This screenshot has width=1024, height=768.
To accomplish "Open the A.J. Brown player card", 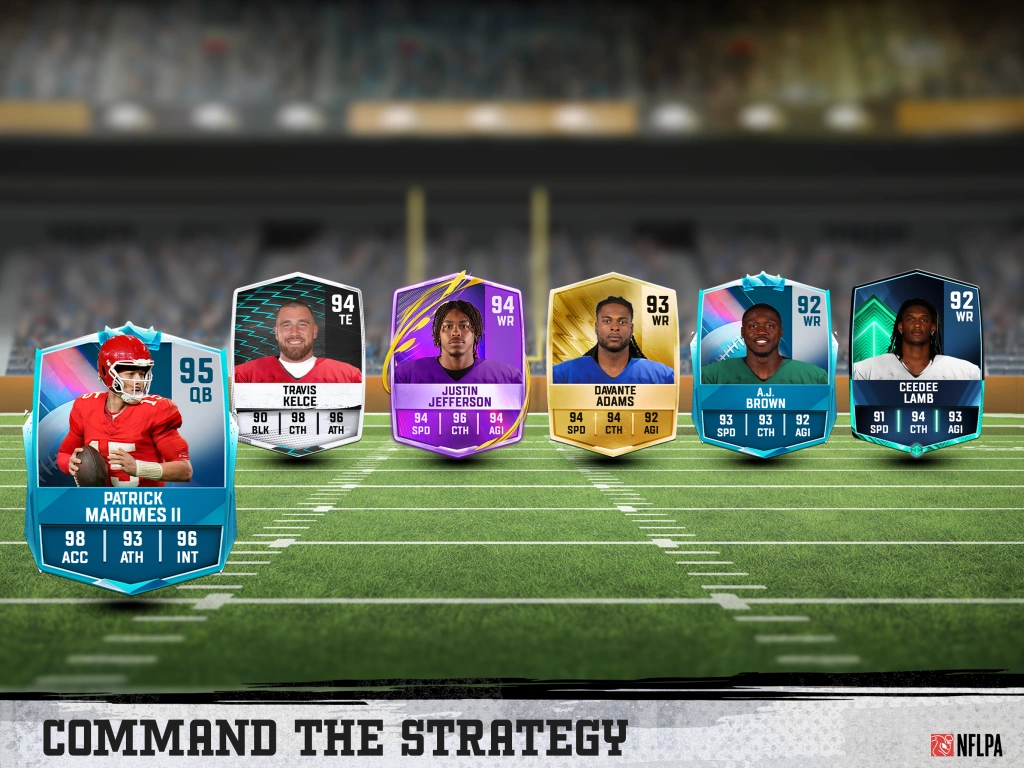I will (x=764, y=367).
